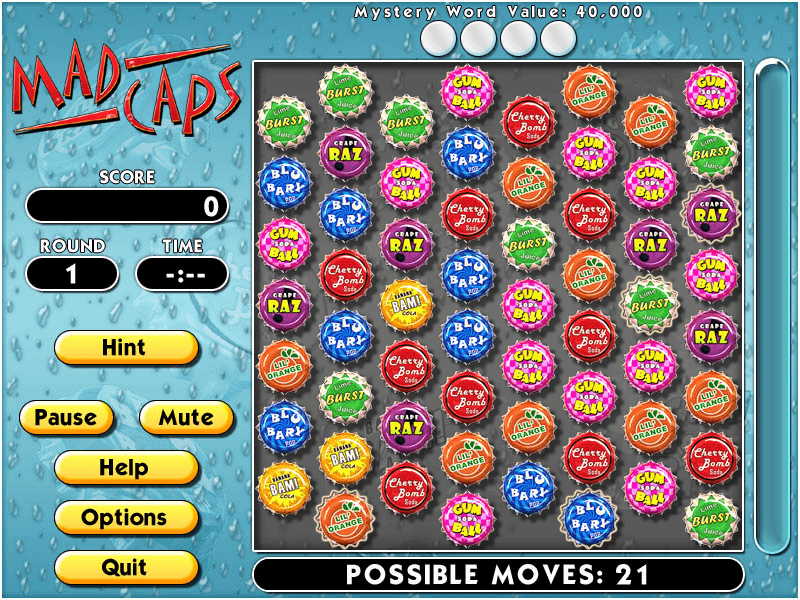
Task: Open the Options menu
Action: (x=125, y=517)
